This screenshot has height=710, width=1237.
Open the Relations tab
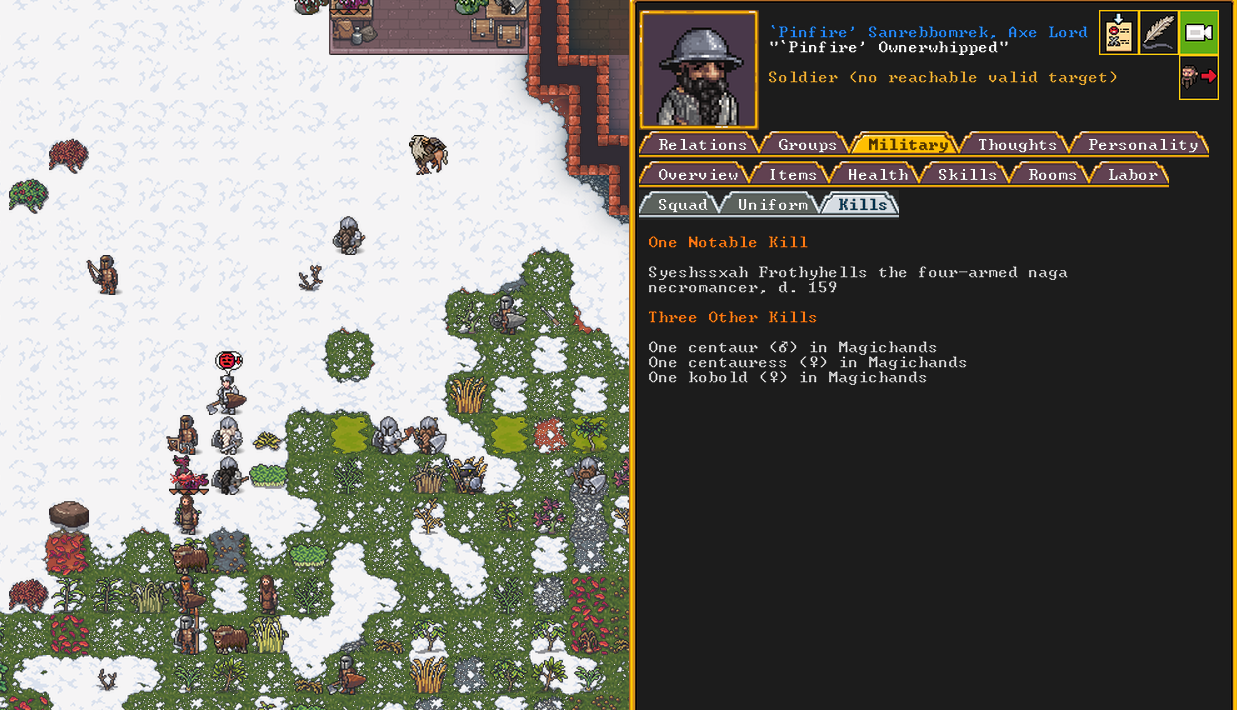point(702,145)
